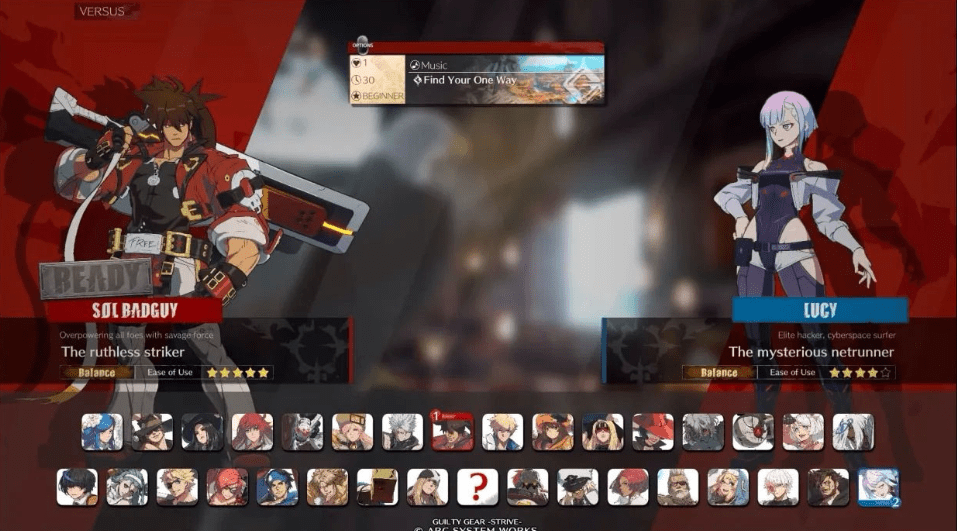Screen dimensions: 957x531
Task: Pick Anji Mito's blue headband portrait
Action: click(277, 487)
